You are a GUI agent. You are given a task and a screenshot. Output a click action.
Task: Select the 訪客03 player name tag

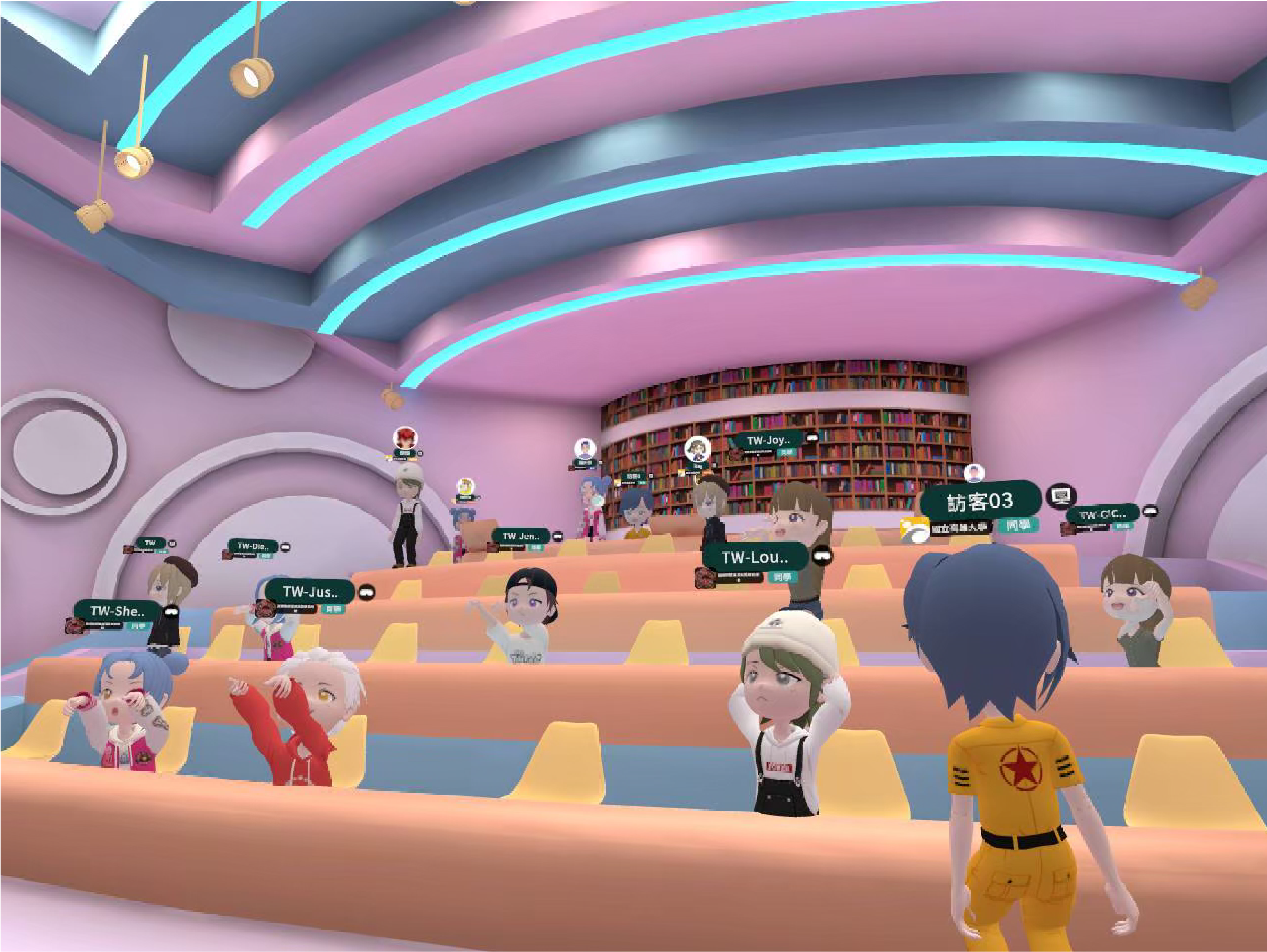[x=980, y=501]
